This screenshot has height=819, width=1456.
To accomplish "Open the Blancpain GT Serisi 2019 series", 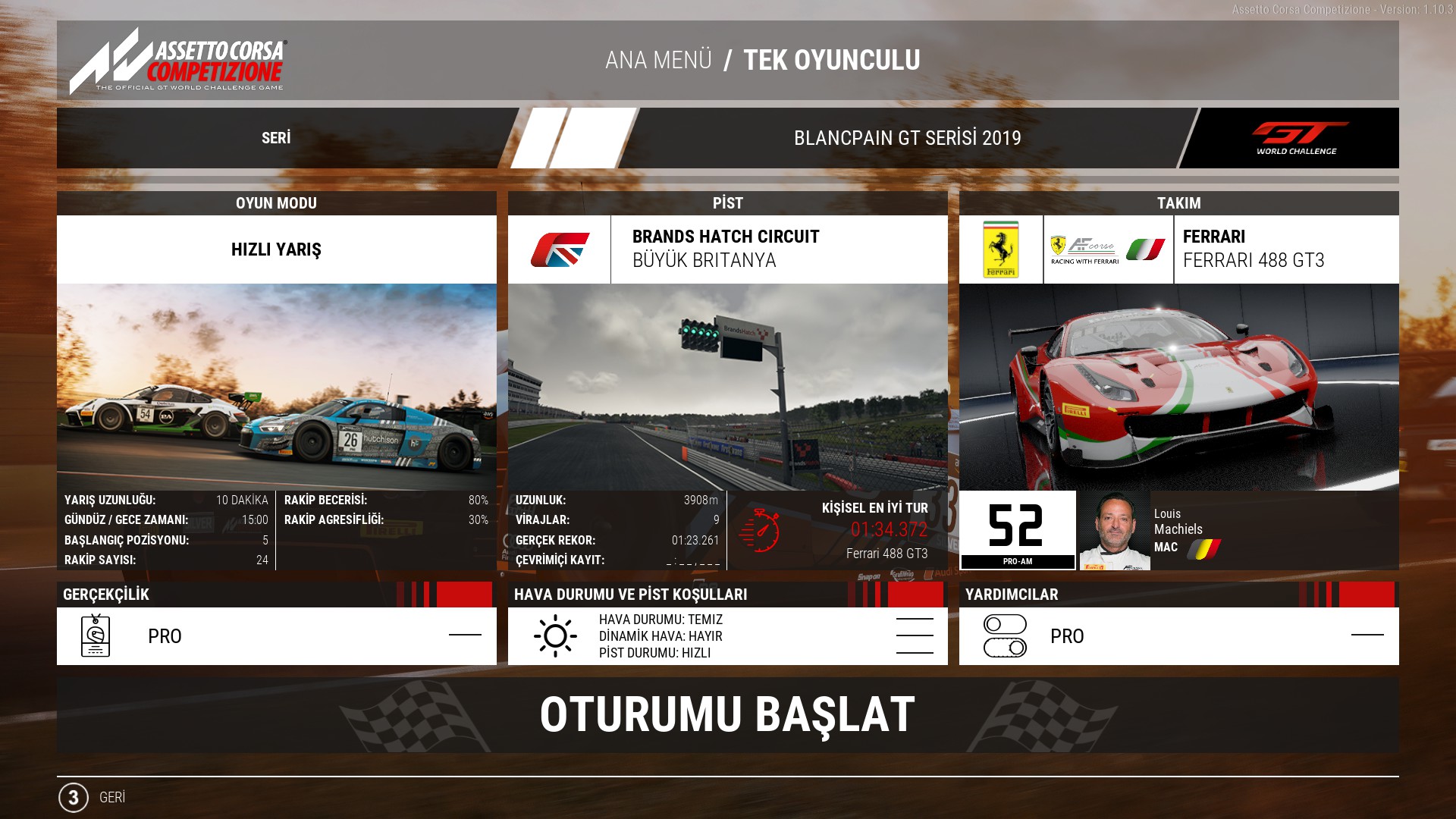I will 907,138.
